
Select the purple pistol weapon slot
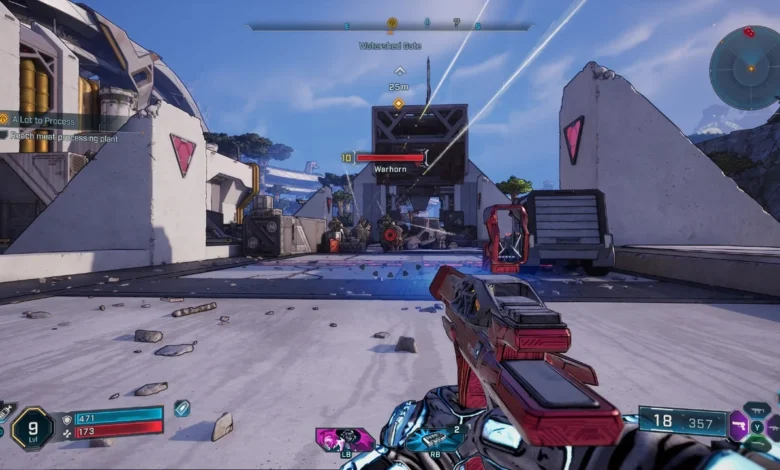[x=738, y=425]
